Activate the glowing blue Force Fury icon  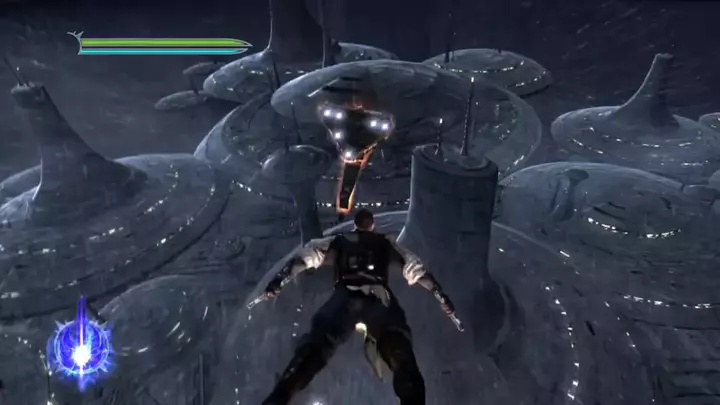(81, 352)
